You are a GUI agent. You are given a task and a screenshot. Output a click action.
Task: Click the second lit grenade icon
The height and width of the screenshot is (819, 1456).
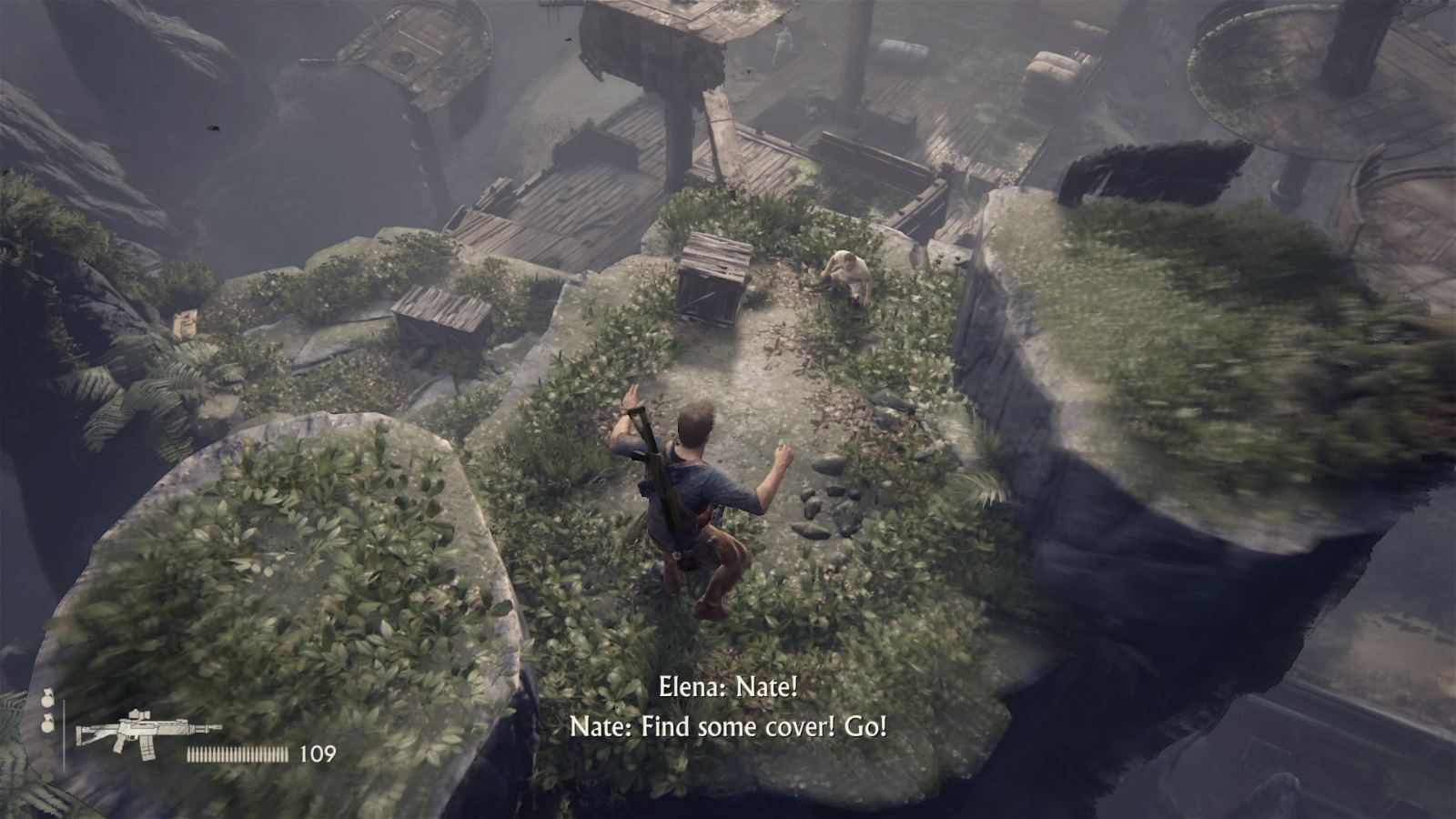coord(47,725)
